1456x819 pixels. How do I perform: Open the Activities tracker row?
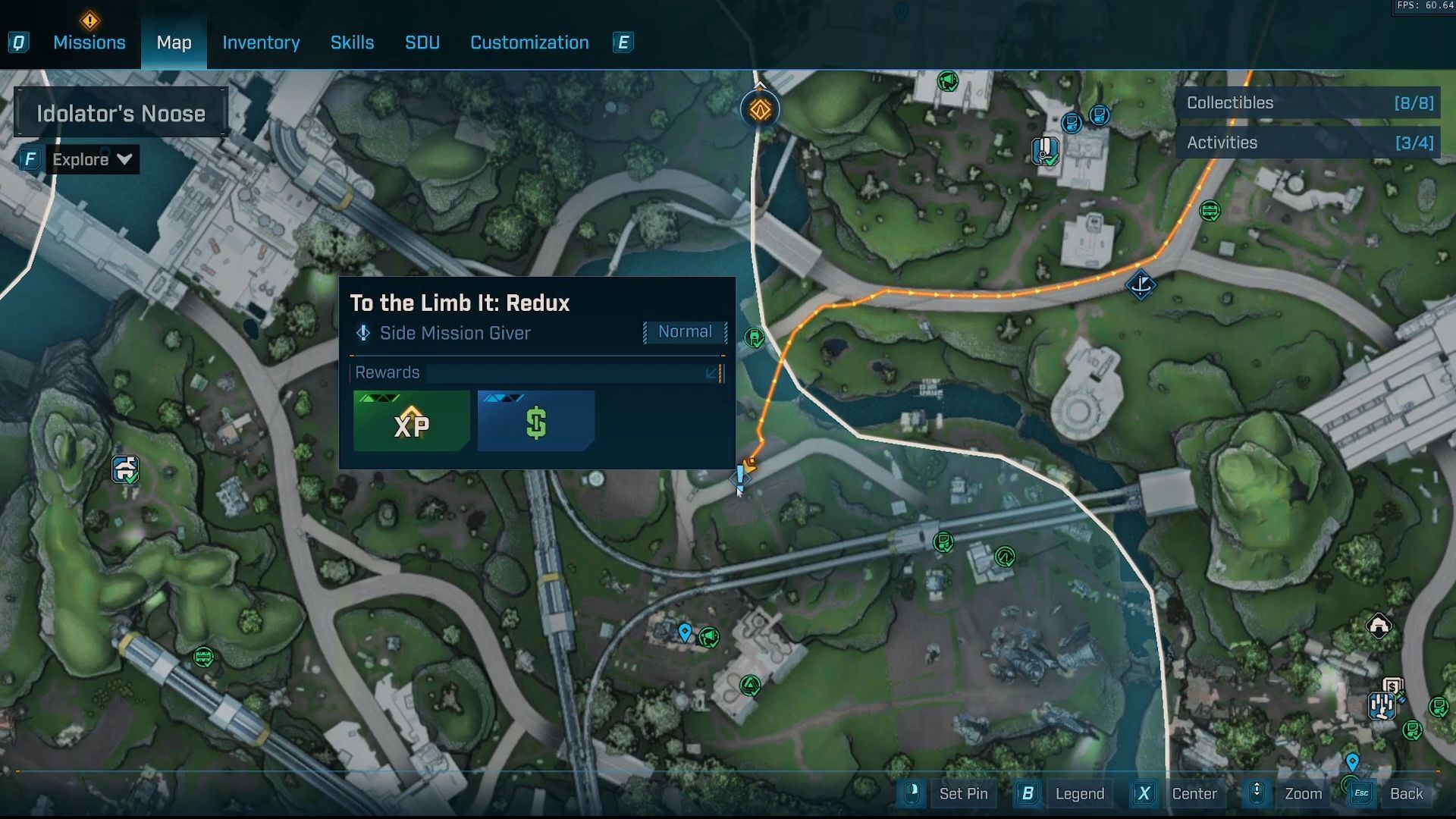[x=1309, y=143]
